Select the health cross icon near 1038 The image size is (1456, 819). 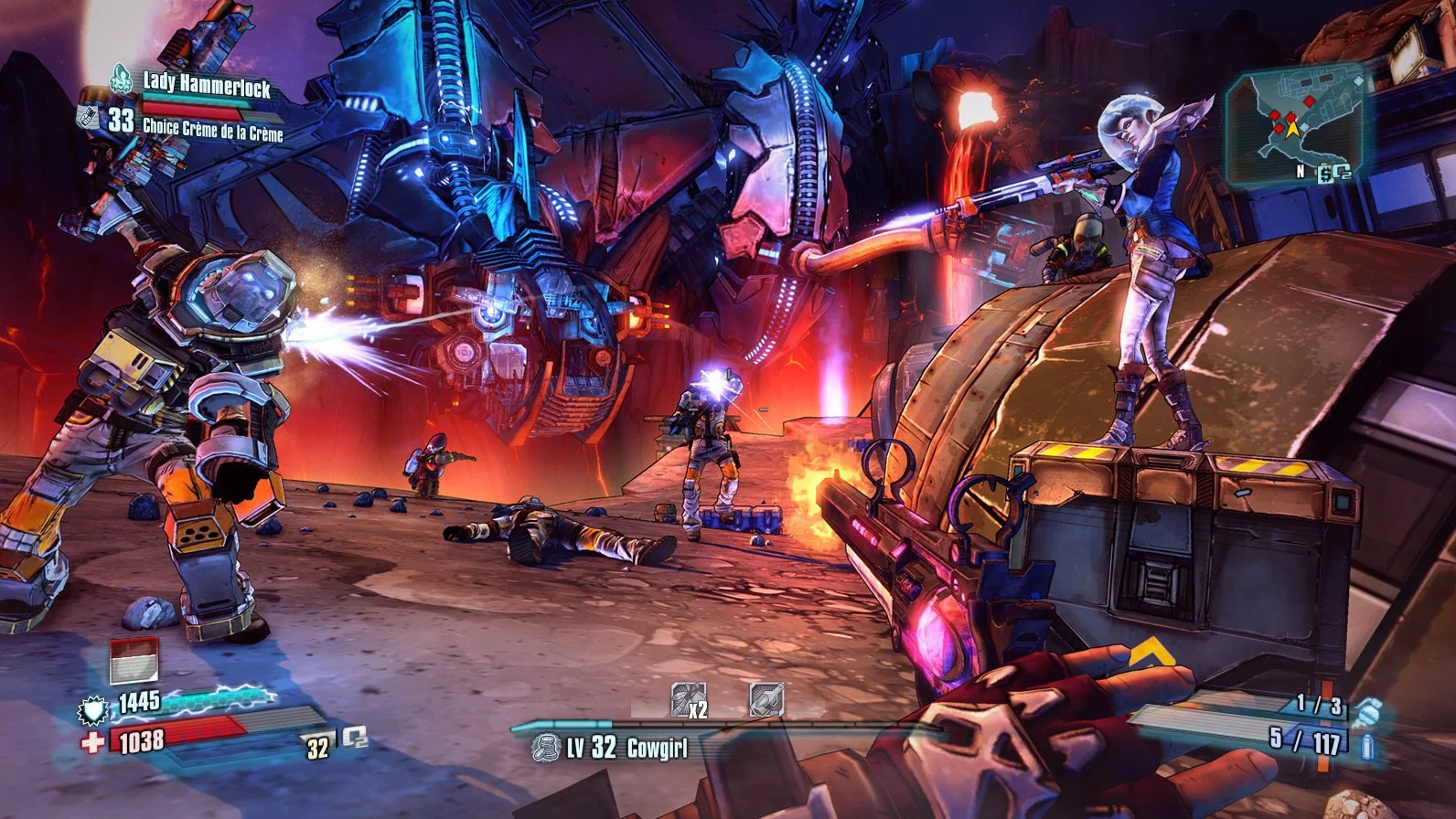coord(93,741)
